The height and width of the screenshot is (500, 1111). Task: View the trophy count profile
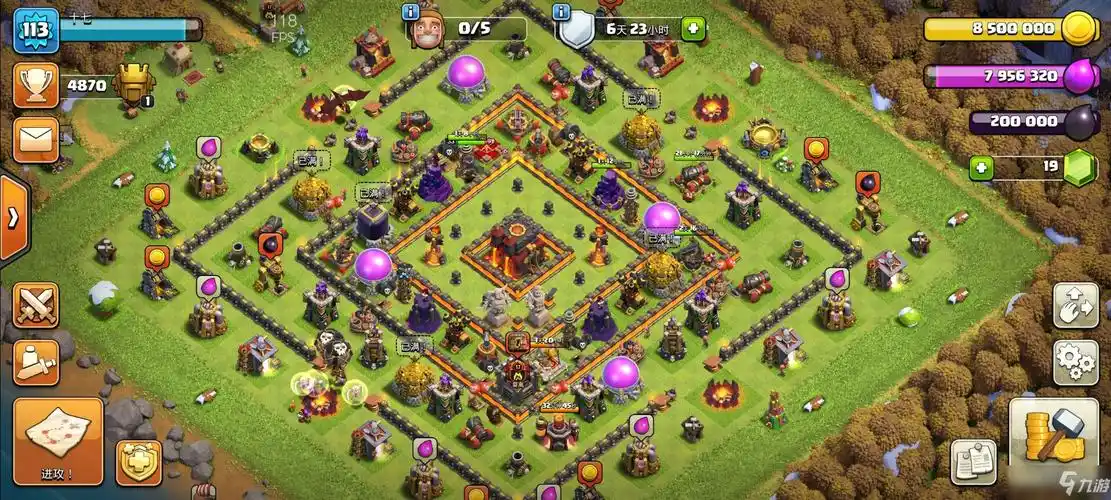36,86
